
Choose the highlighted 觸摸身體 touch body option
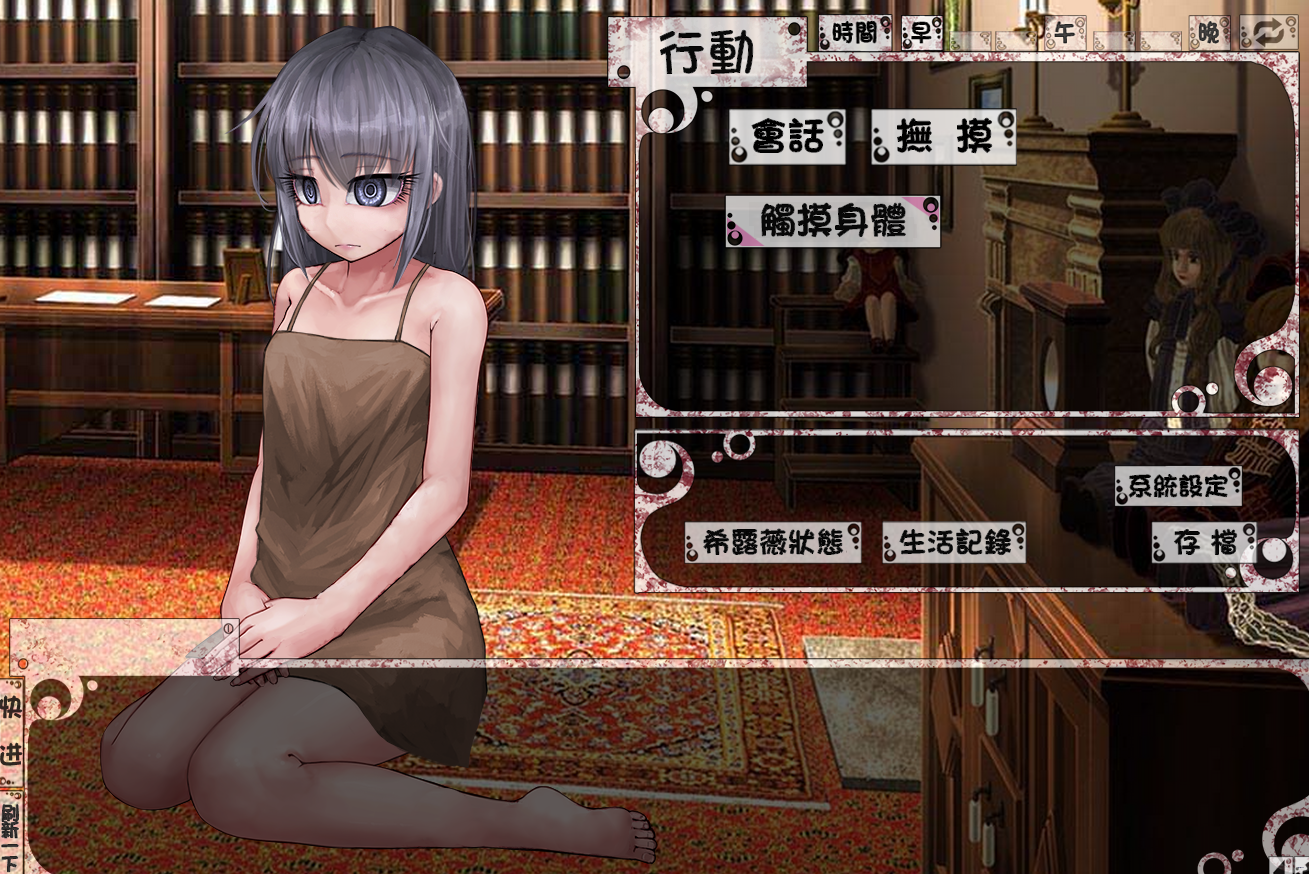(x=831, y=221)
